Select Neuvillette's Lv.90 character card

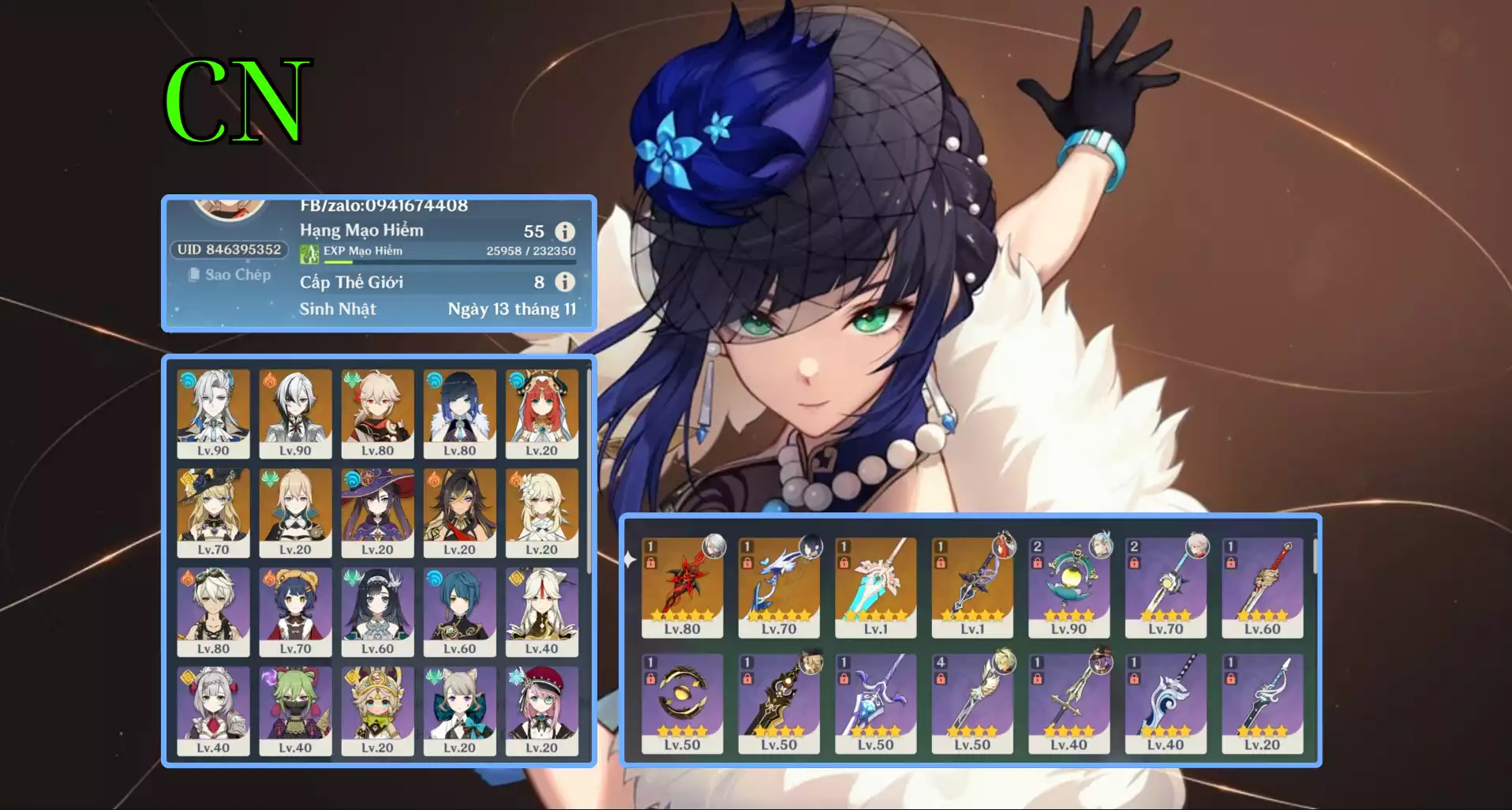tap(213, 414)
